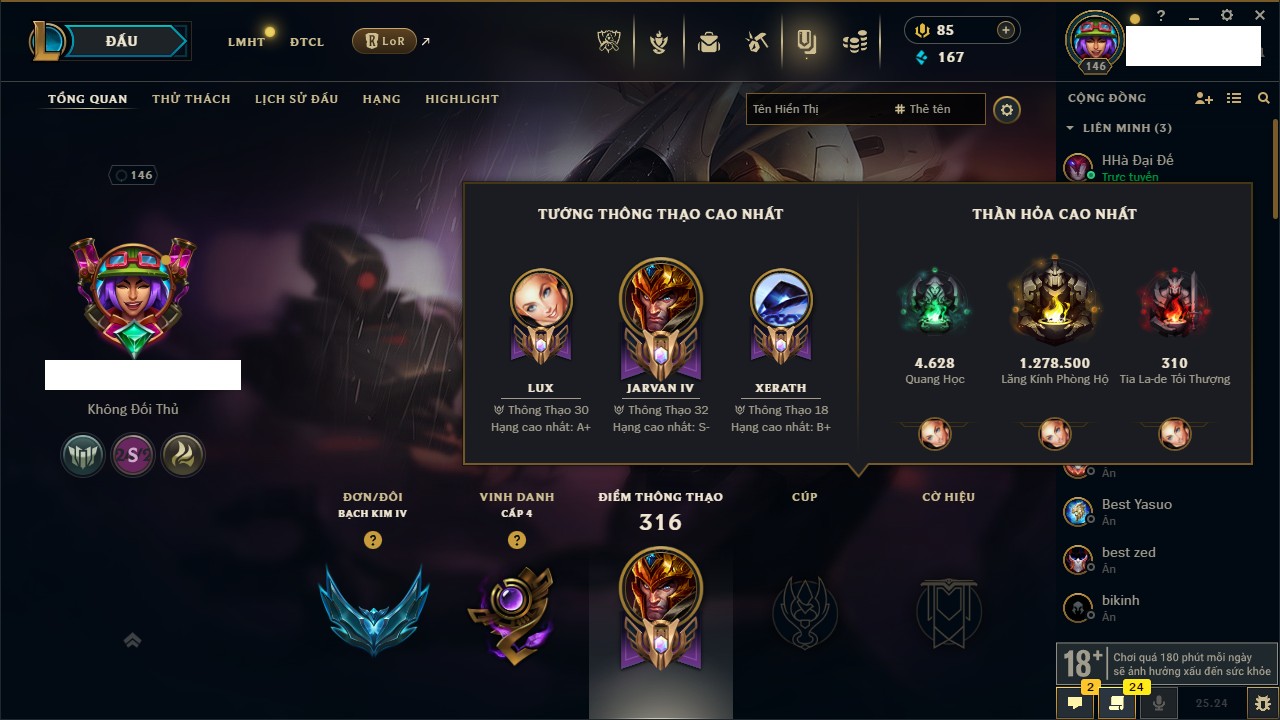Click the plus button to buy RP

tap(1005, 30)
